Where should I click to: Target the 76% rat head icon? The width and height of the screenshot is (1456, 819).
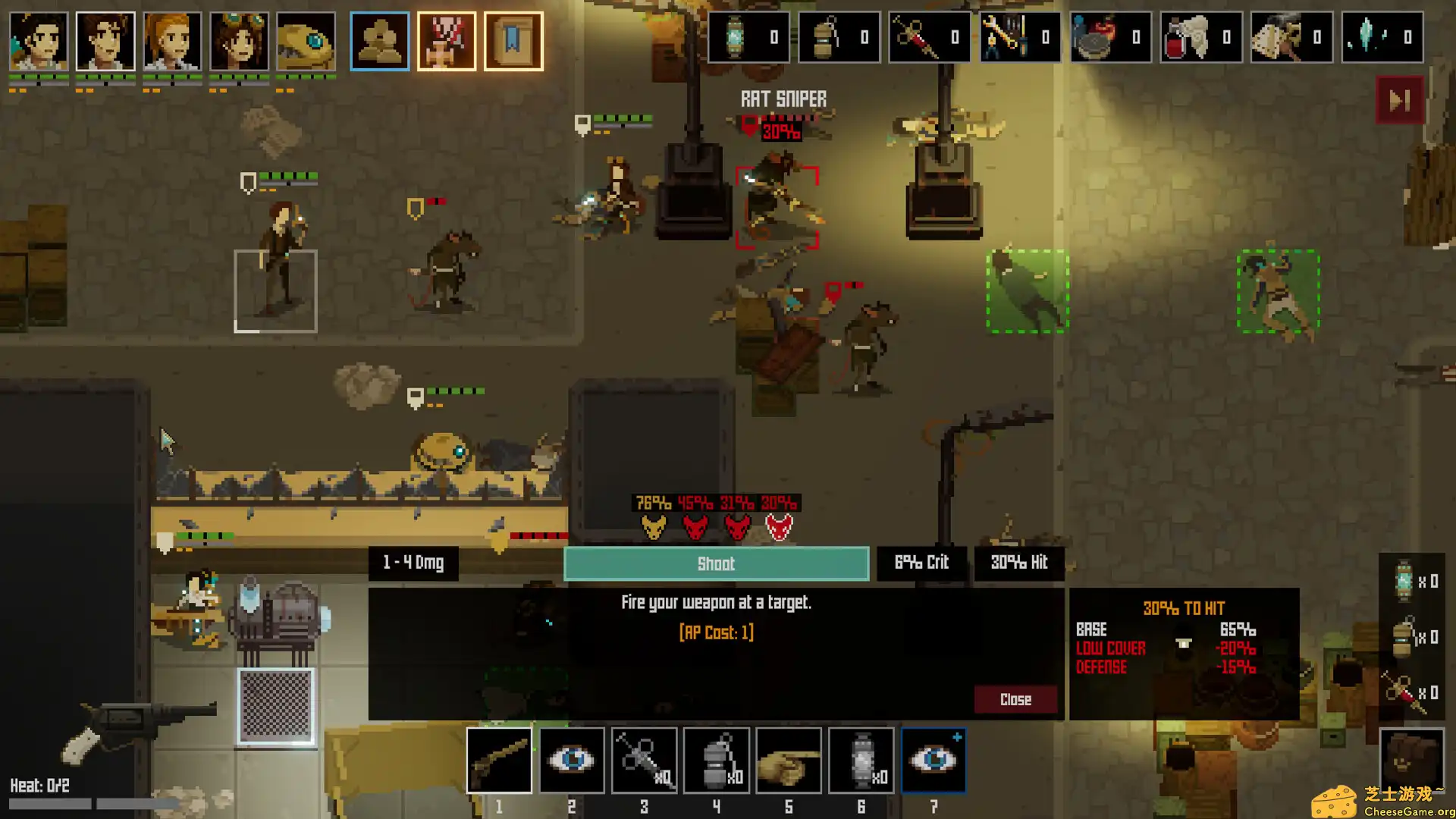[653, 525]
